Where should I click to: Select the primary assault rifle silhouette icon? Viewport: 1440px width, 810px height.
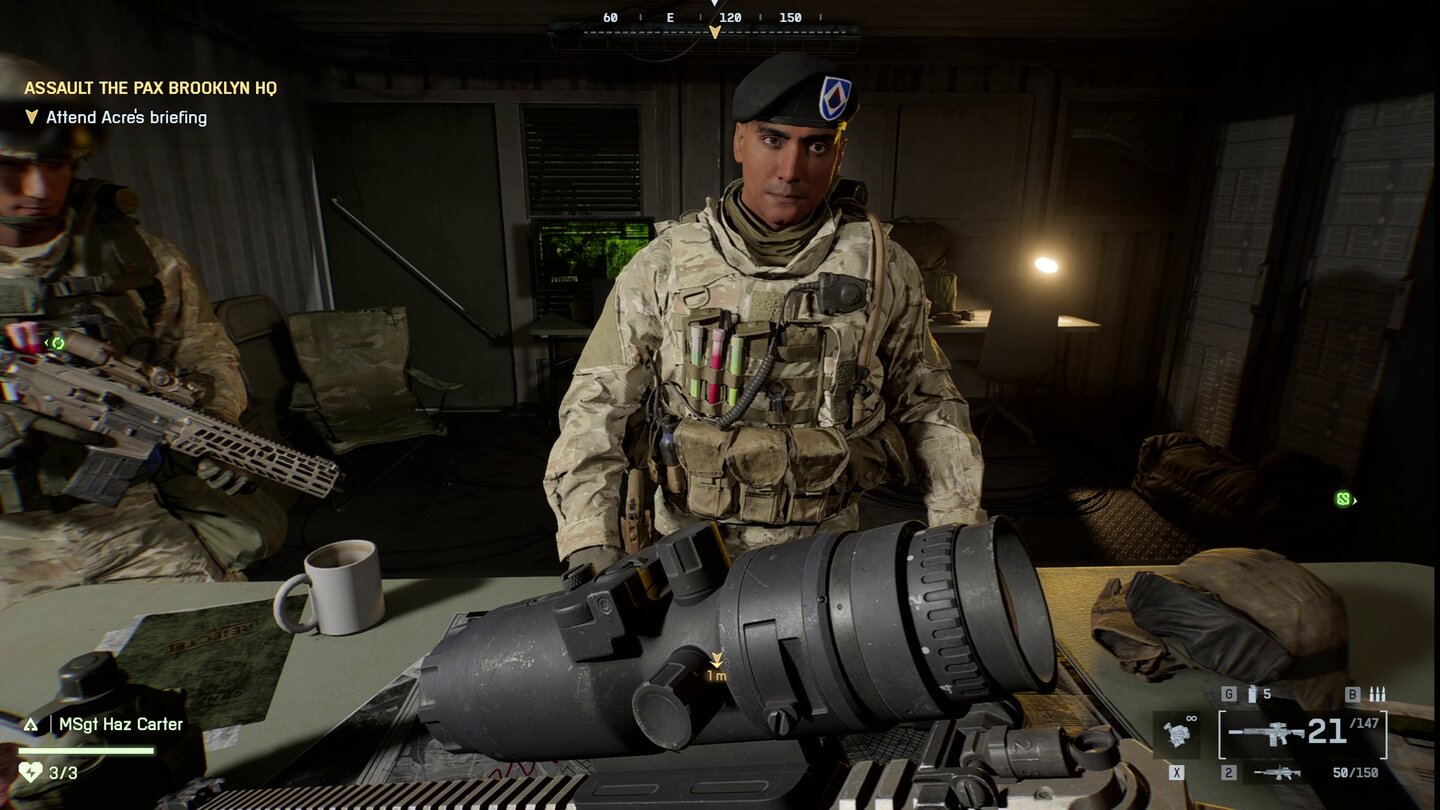[x=1267, y=732]
